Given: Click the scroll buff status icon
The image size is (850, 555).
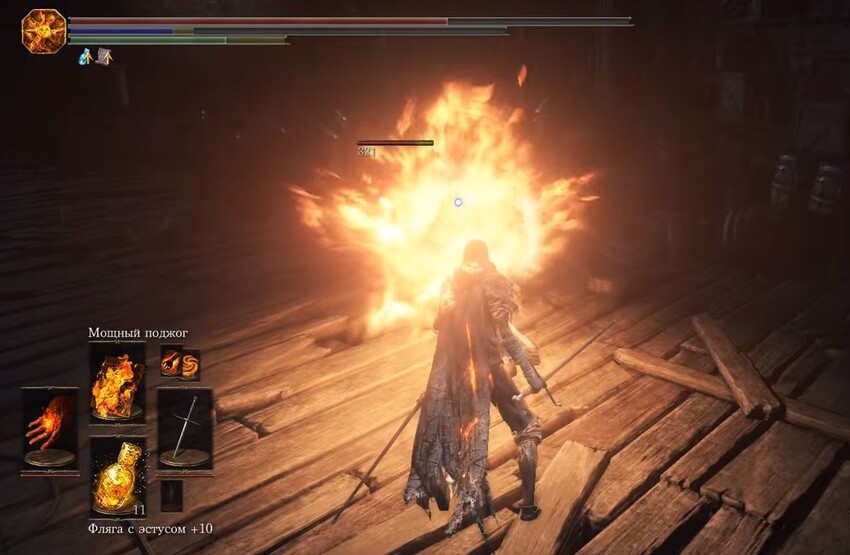Looking at the screenshot, I should (103, 57).
